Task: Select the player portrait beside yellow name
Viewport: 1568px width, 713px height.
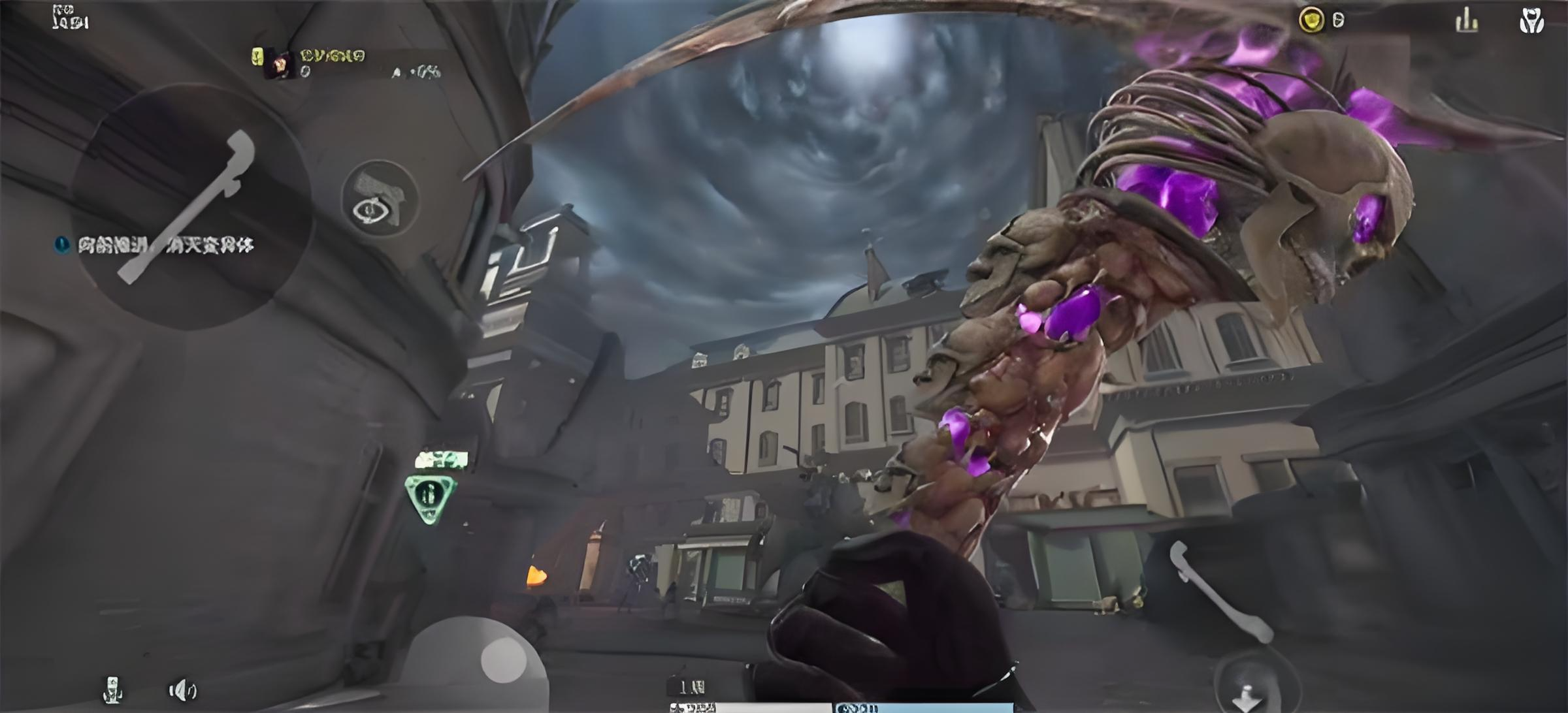Action: pos(280,65)
